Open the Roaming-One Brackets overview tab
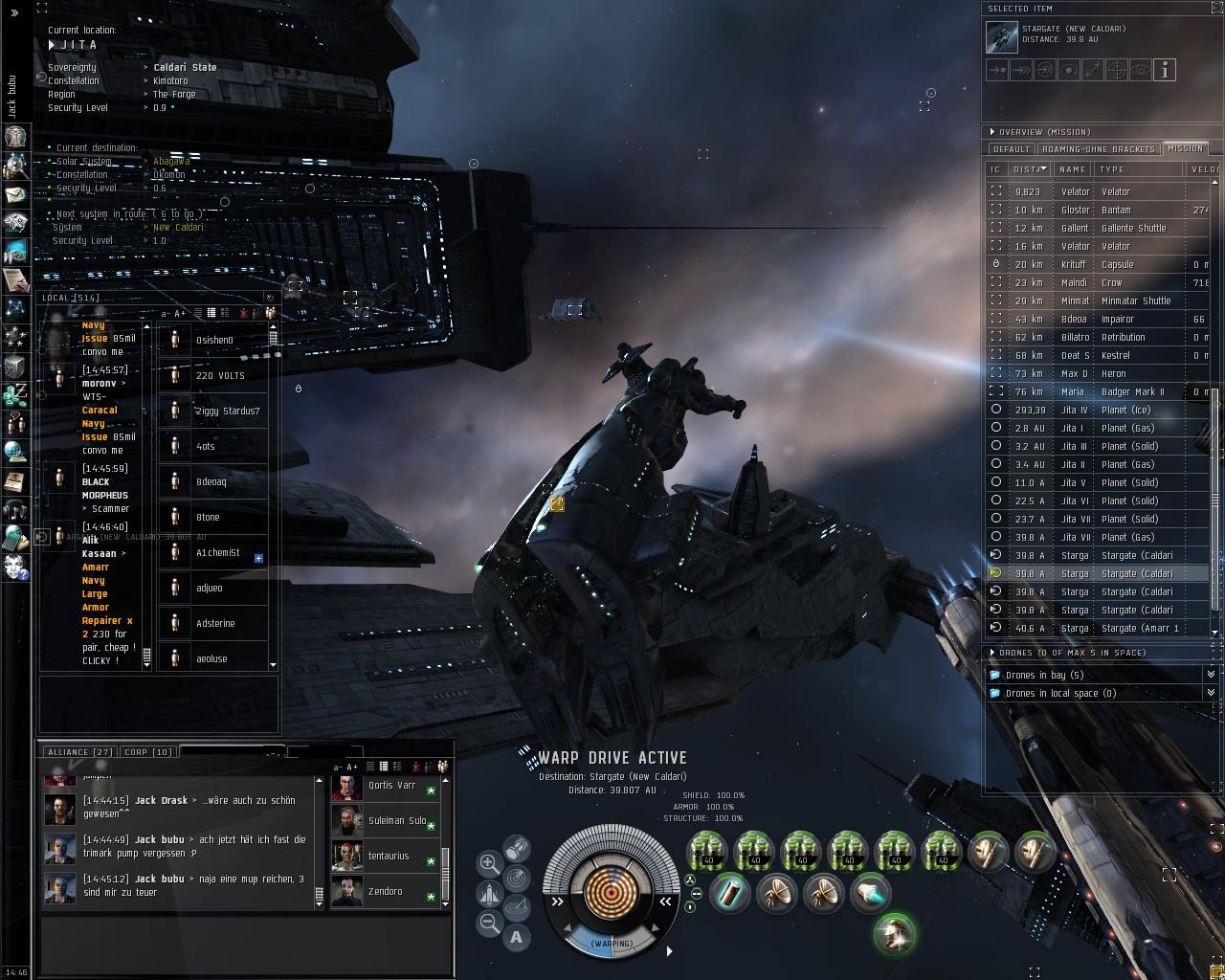Image resolution: width=1225 pixels, height=980 pixels. tap(1099, 149)
